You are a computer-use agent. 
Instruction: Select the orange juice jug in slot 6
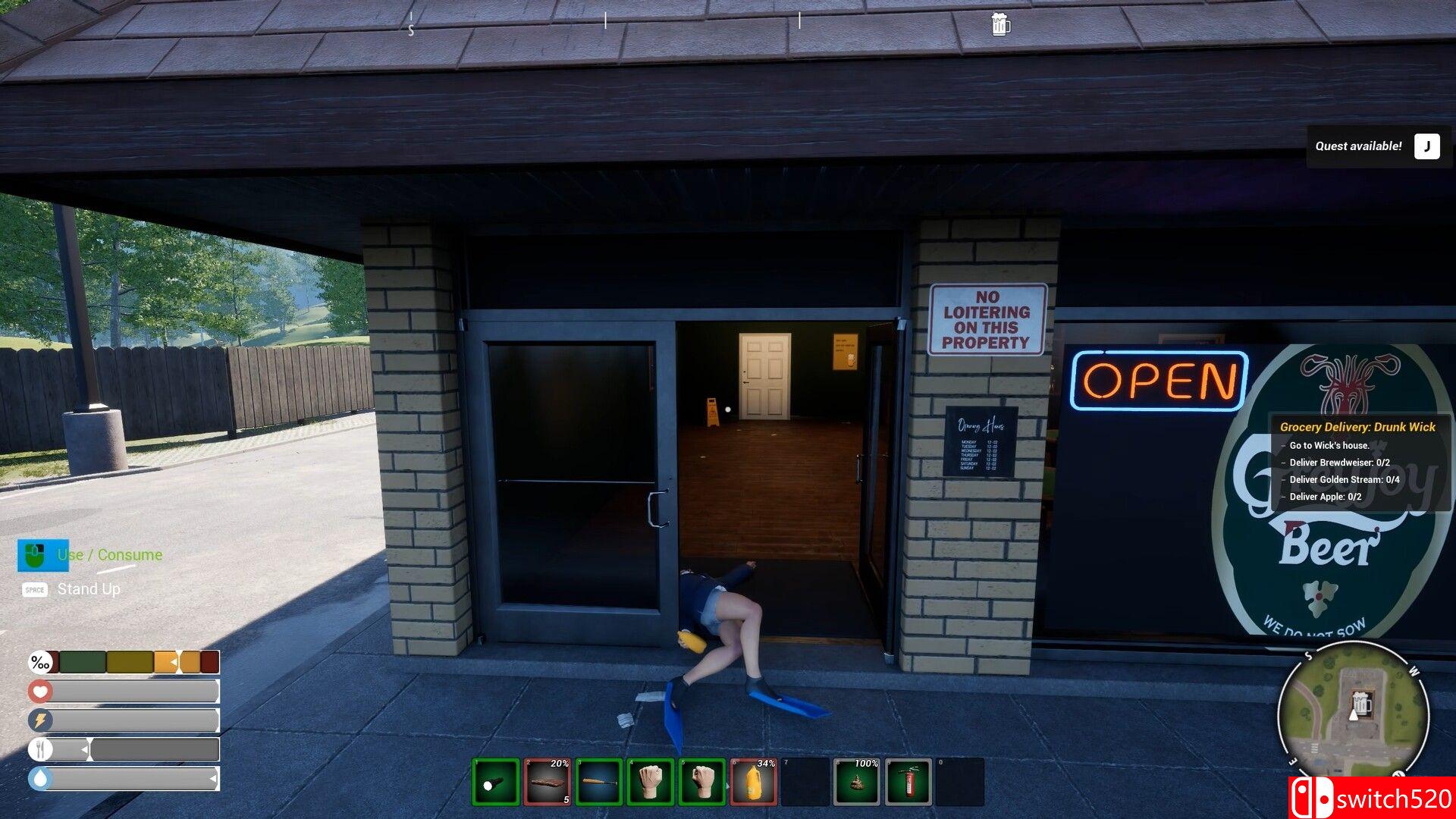pos(755,780)
